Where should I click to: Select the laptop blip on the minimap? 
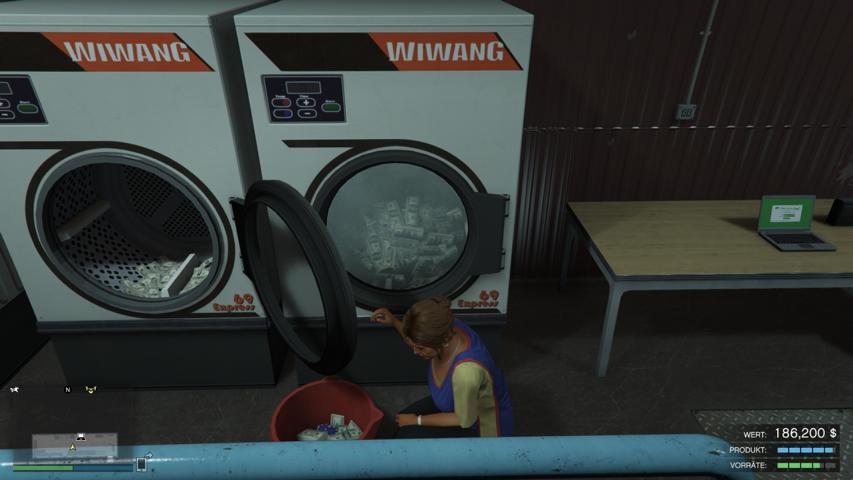78,437
